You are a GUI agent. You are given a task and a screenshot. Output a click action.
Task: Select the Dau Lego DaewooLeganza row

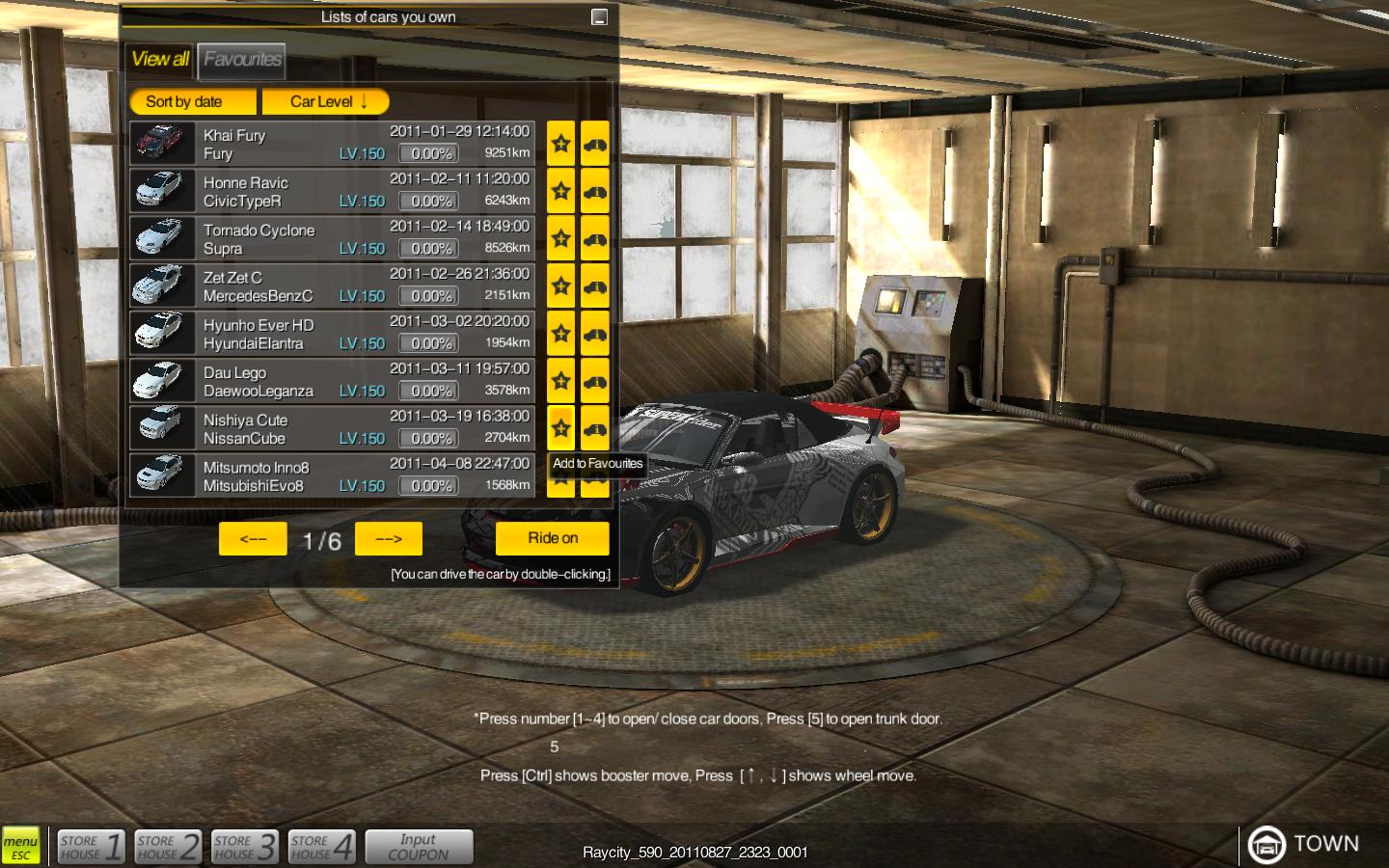pyautogui.click(x=332, y=381)
